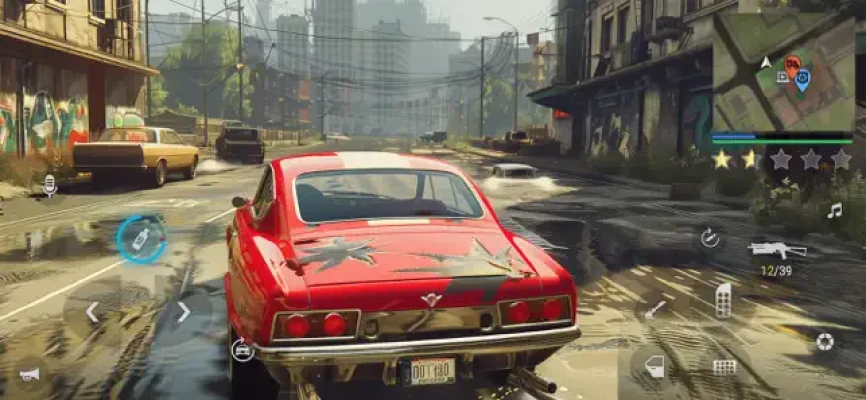Select the blue pin marker on the minimap

[802, 80]
